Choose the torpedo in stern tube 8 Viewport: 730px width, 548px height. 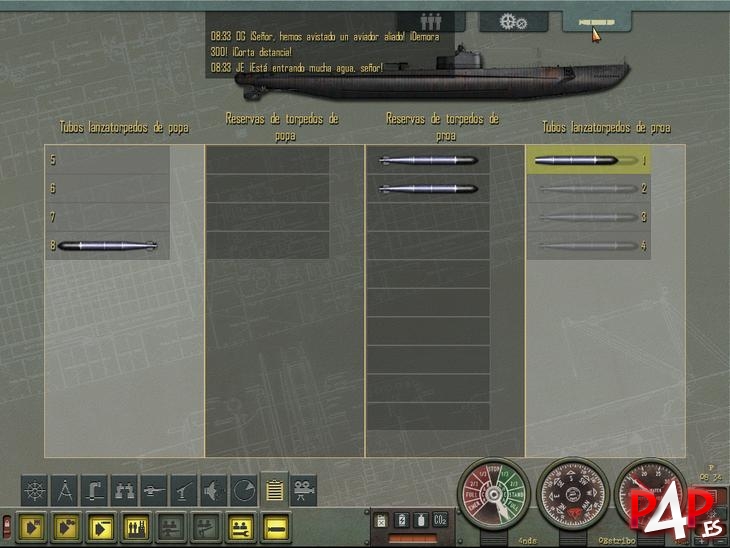(107, 245)
